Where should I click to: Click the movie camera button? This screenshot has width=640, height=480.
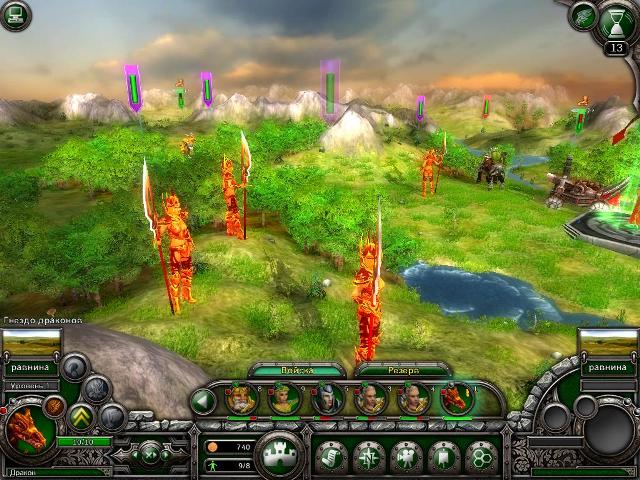(x=406, y=456)
